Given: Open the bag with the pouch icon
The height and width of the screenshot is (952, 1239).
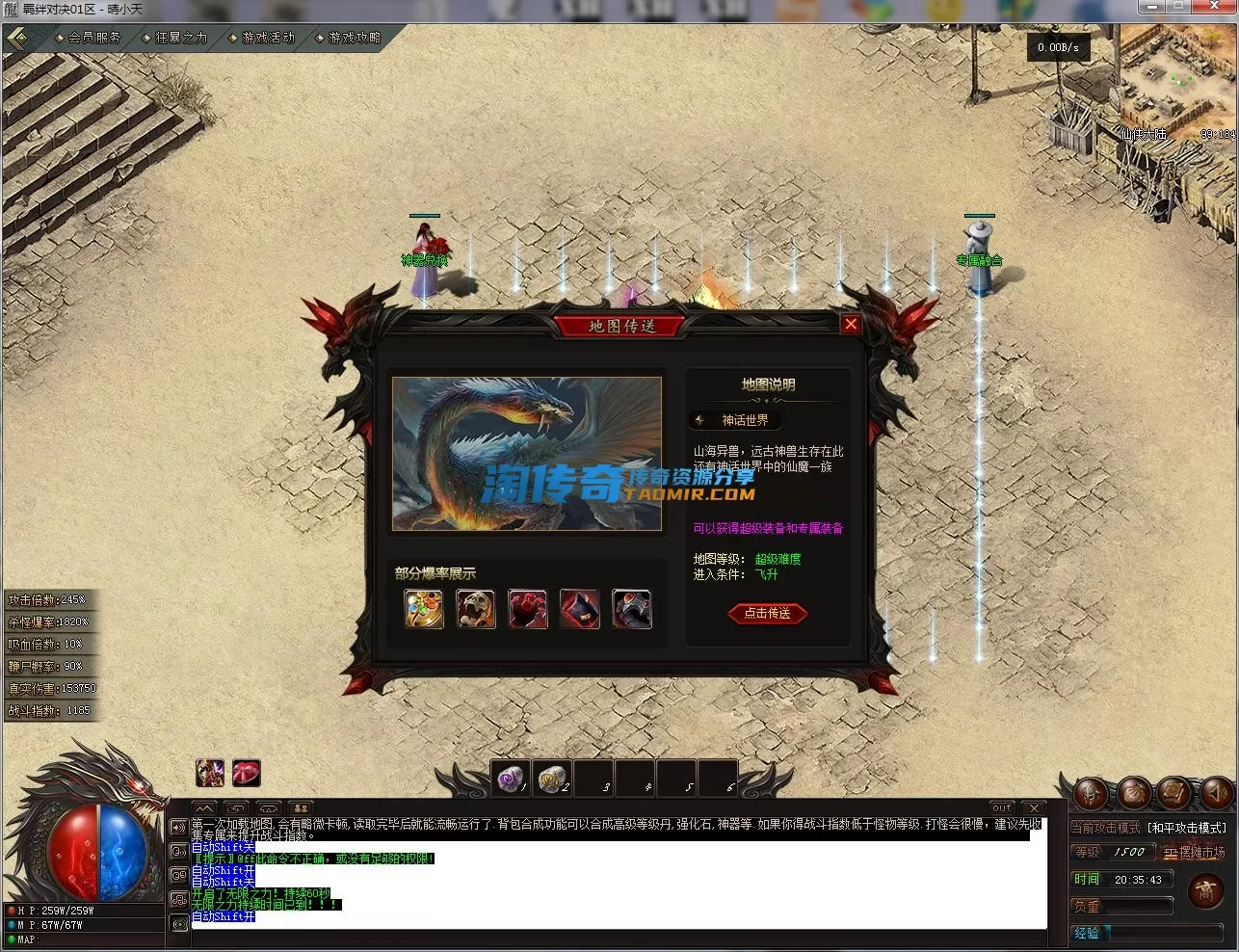Looking at the screenshot, I should pos(1133,793).
